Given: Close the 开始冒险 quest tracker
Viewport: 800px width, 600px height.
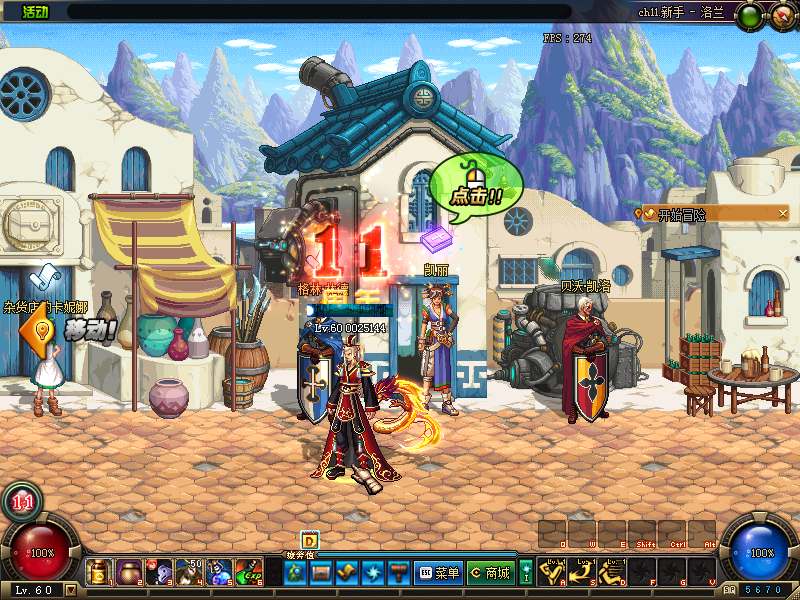Looking at the screenshot, I should pyautogui.click(x=782, y=213).
